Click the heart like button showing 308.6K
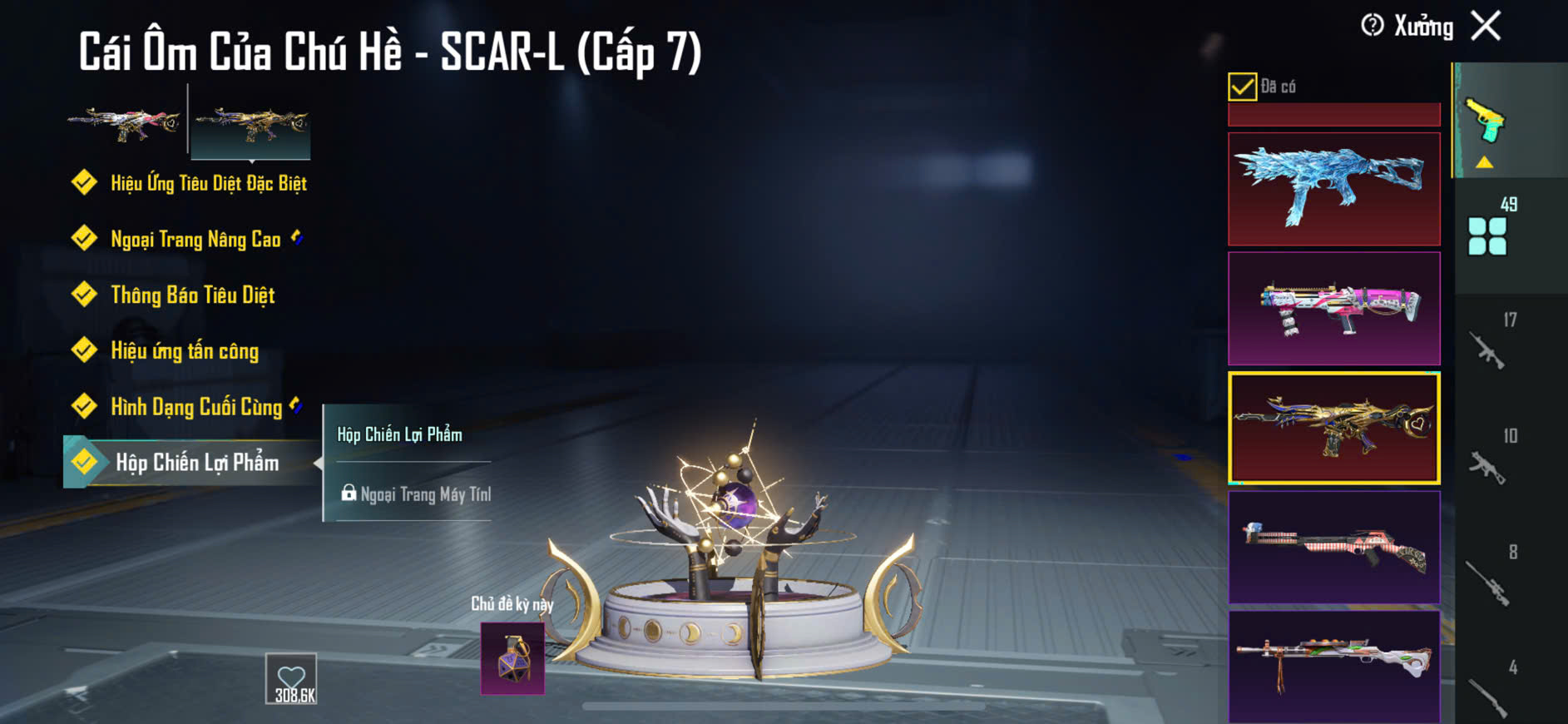The height and width of the screenshot is (724, 1568). (x=291, y=679)
